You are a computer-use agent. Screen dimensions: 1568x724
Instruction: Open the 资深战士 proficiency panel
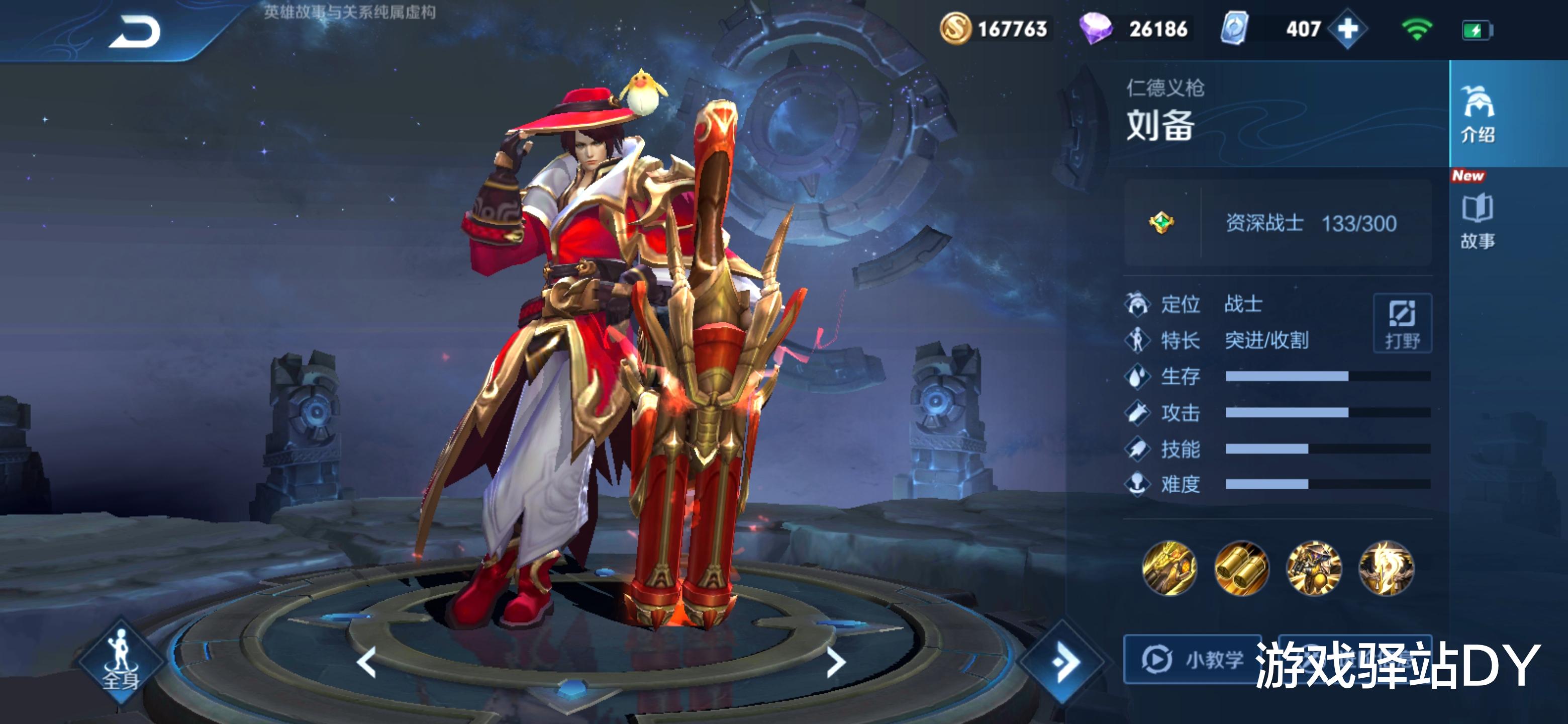pos(1277,223)
